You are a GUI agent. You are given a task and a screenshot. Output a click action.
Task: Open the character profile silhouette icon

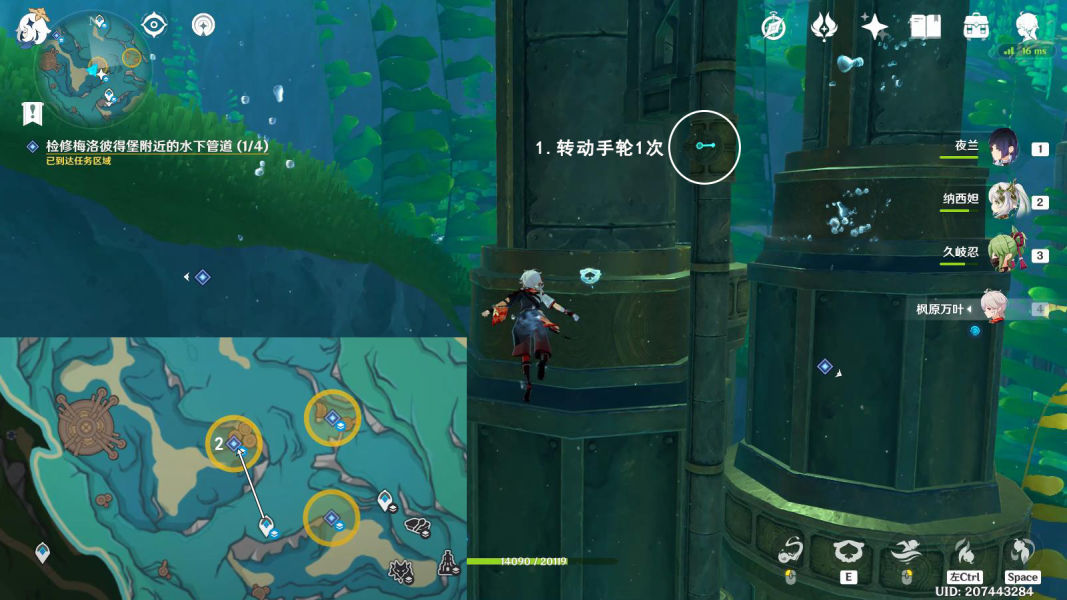click(x=1027, y=27)
